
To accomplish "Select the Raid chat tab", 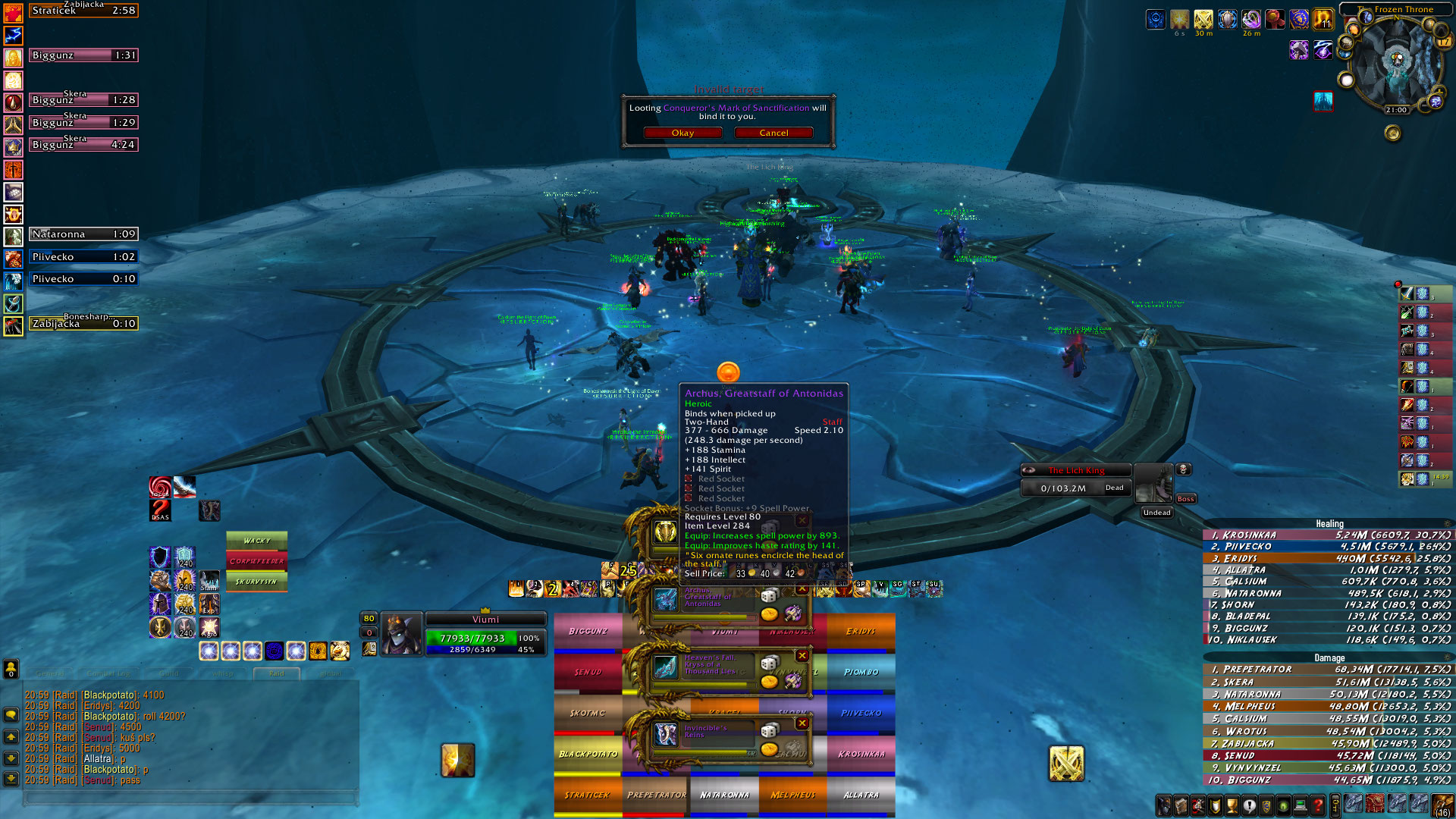I will pyautogui.click(x=277, y=673).
